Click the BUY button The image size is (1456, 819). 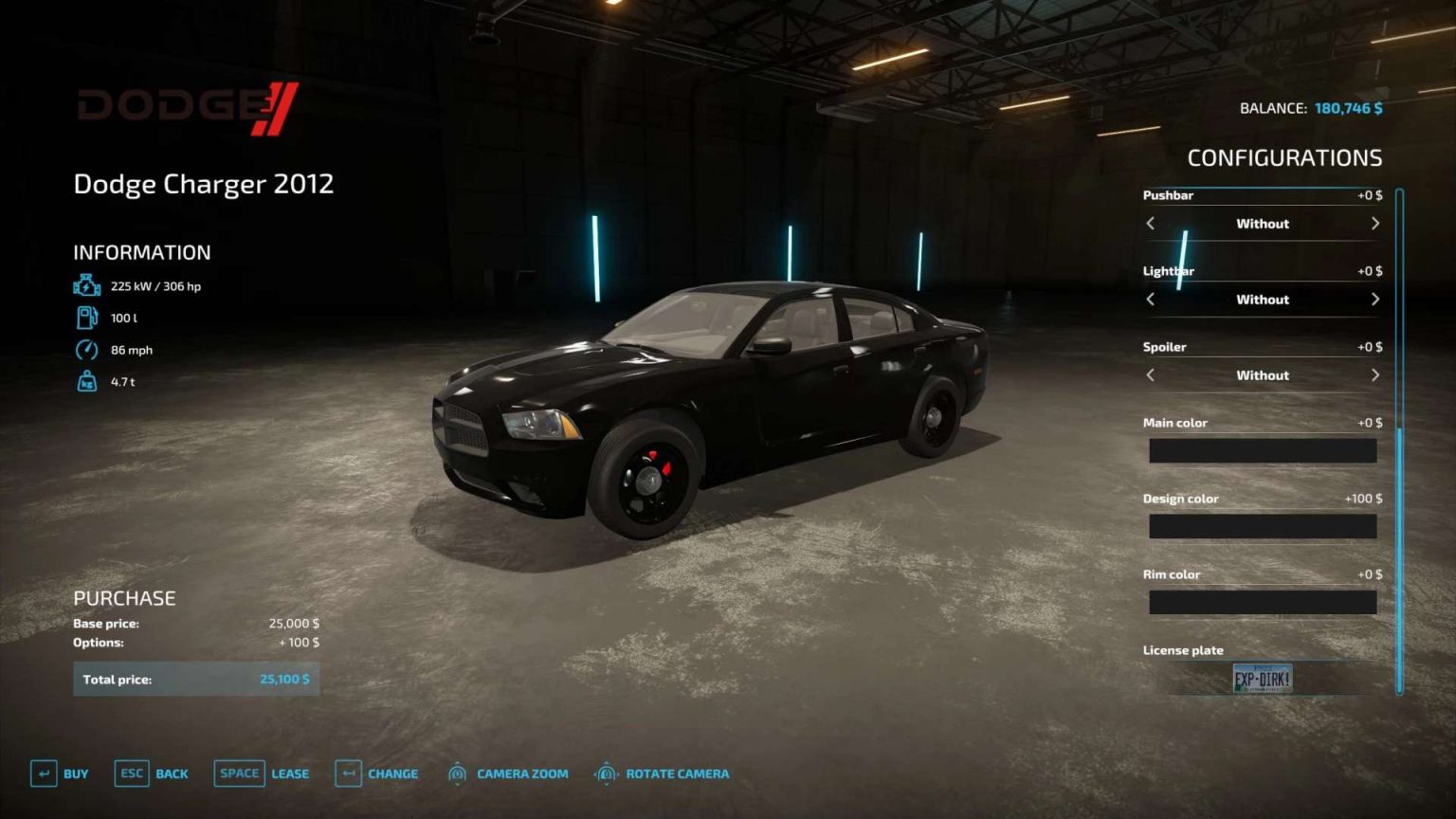(x=73, y=773)
